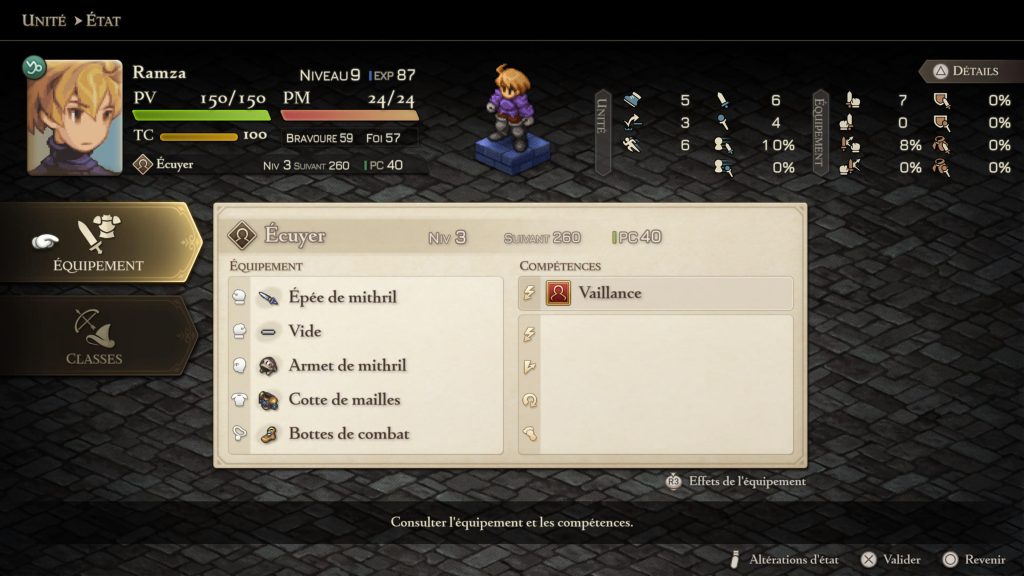Screen dimensions: 1024x576
Task: Switch to the Classes tab
Action: point(94,337)
